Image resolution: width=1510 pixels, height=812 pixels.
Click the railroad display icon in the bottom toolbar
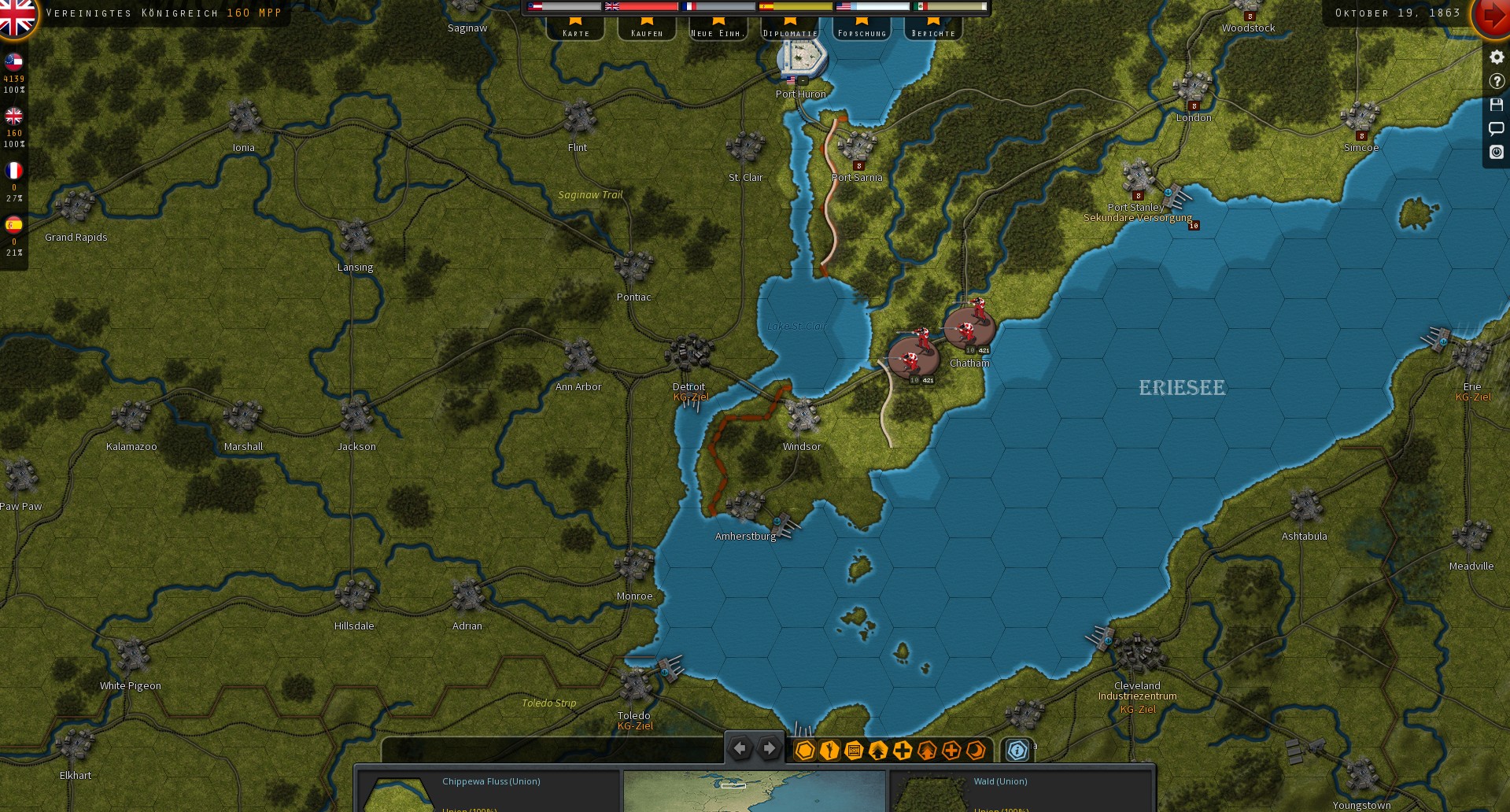854,750
